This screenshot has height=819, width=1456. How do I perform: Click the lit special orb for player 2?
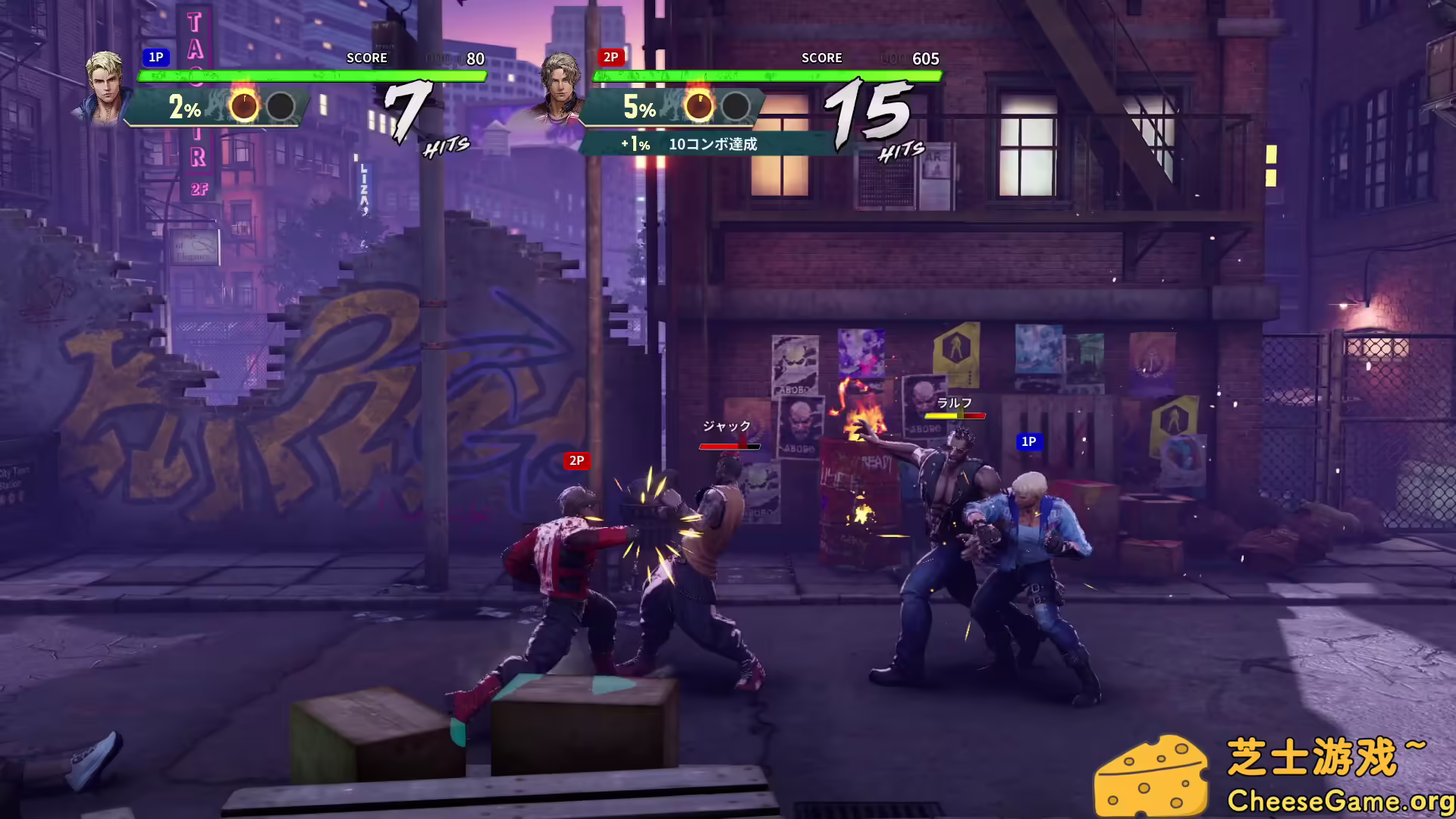(699, 105)
